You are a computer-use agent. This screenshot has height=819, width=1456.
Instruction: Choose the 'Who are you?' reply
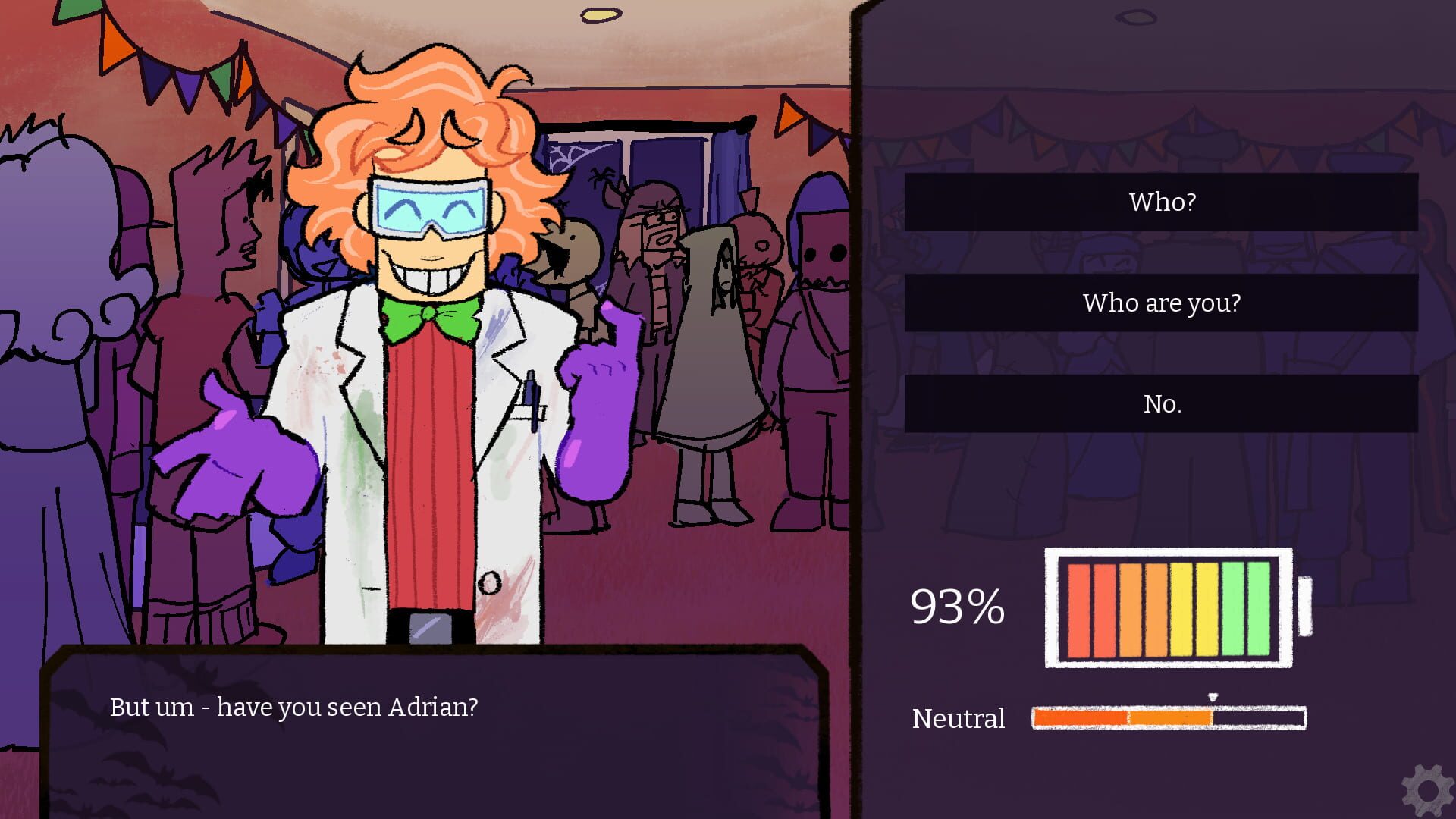(1163, 303)
